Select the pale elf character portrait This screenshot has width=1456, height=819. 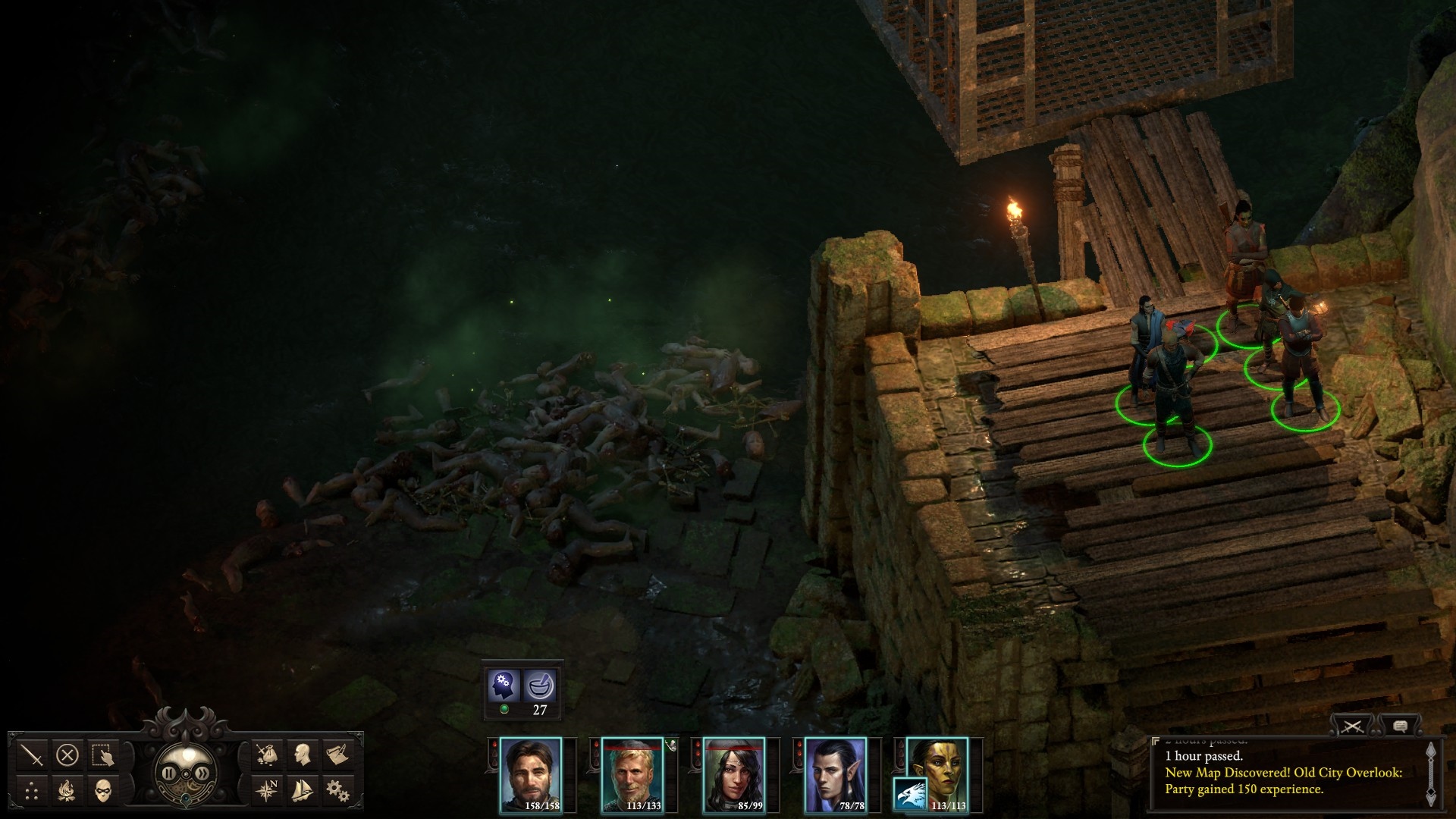coord(836,773)
